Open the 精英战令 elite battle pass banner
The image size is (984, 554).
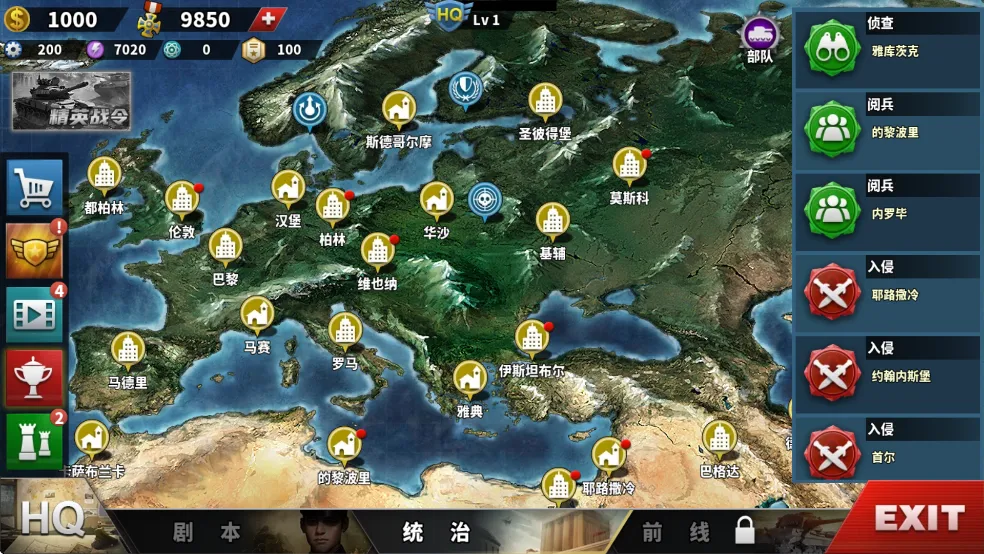click(x=71, y=101)
